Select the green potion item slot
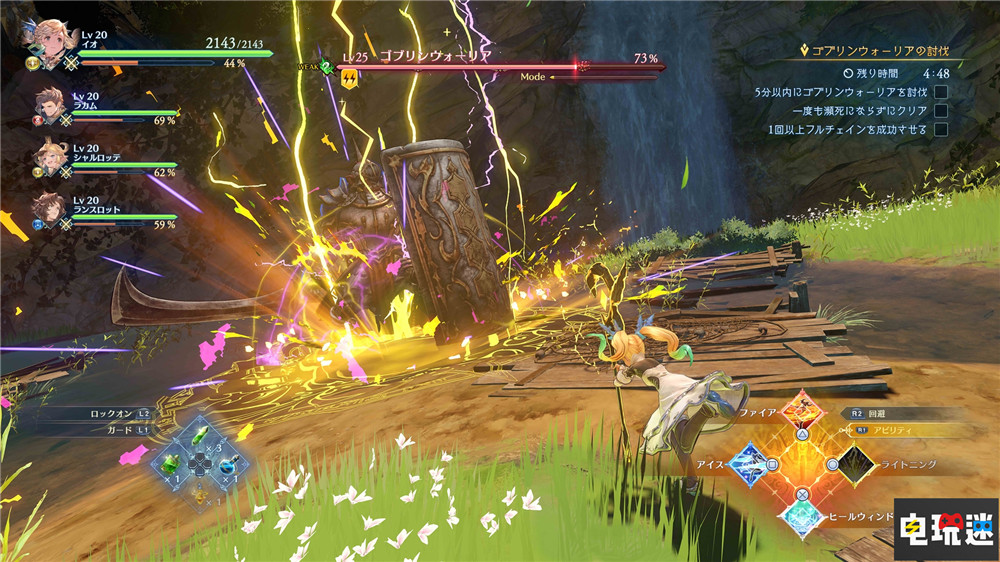Screen dimensions: 1000x562 tap(172, 466)
